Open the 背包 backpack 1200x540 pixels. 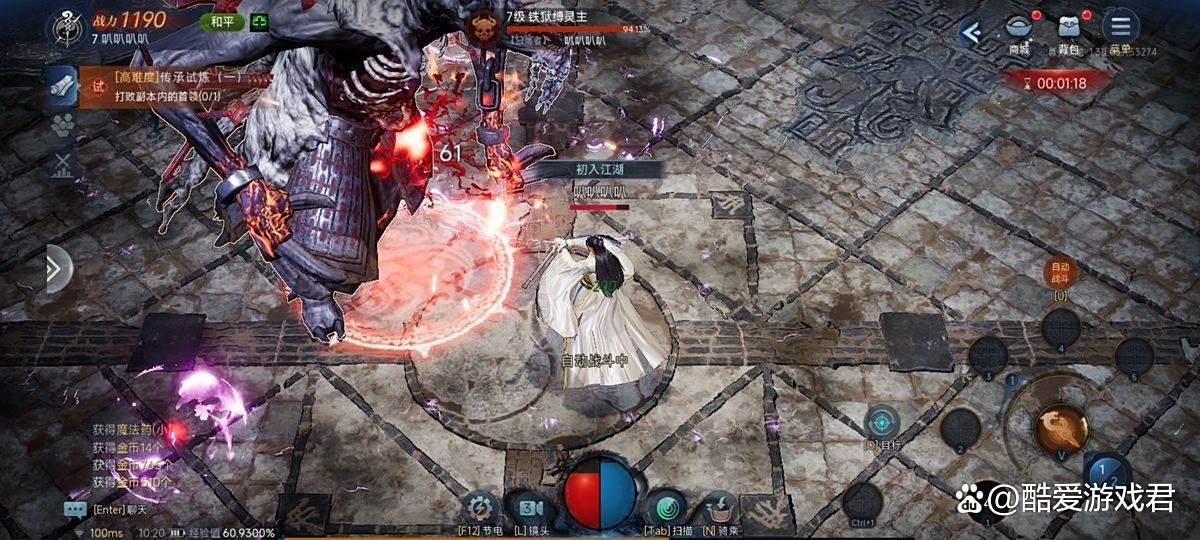[1071, 31]
